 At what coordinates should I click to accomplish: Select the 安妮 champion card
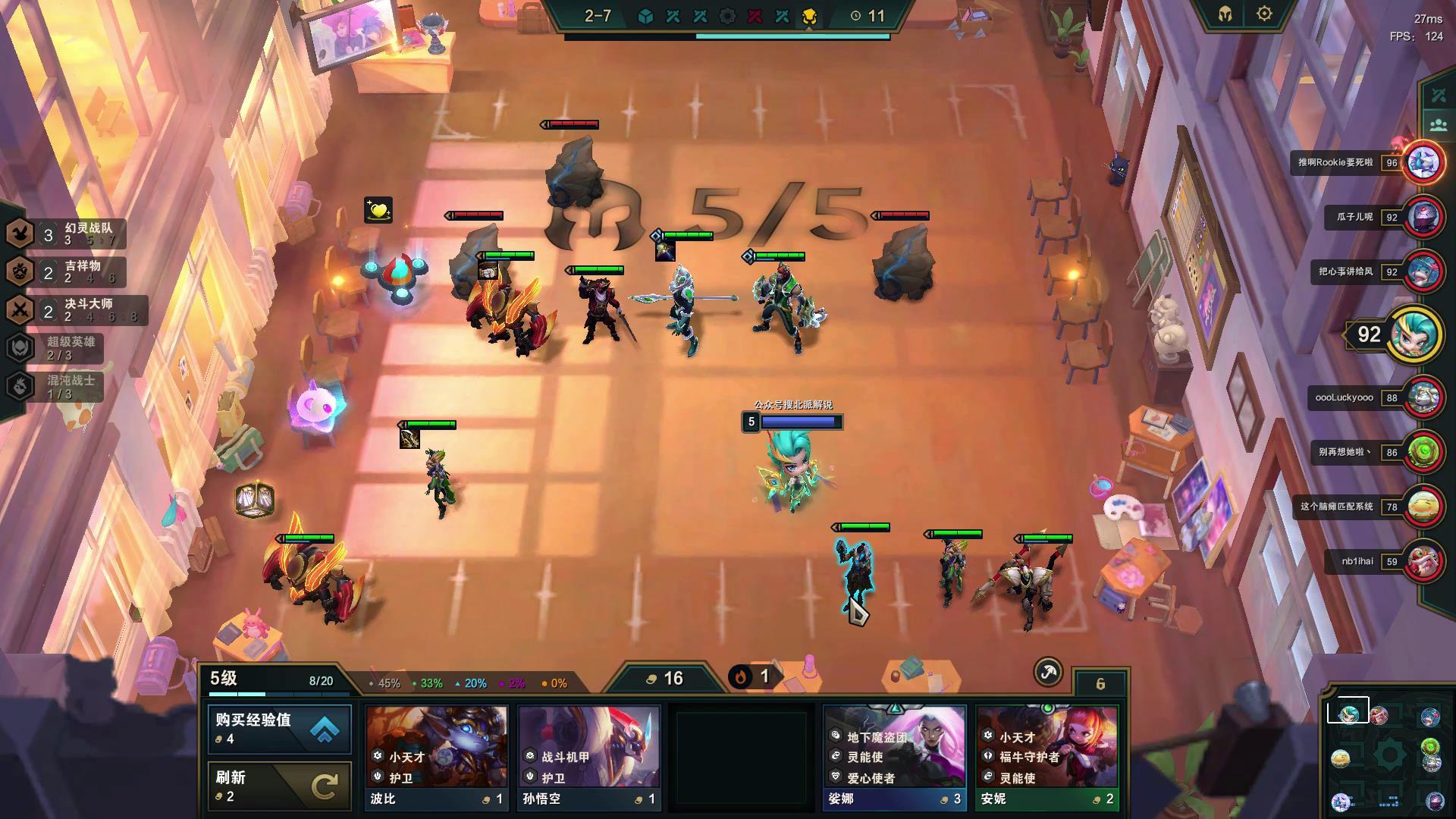[x=1046, y=757]
